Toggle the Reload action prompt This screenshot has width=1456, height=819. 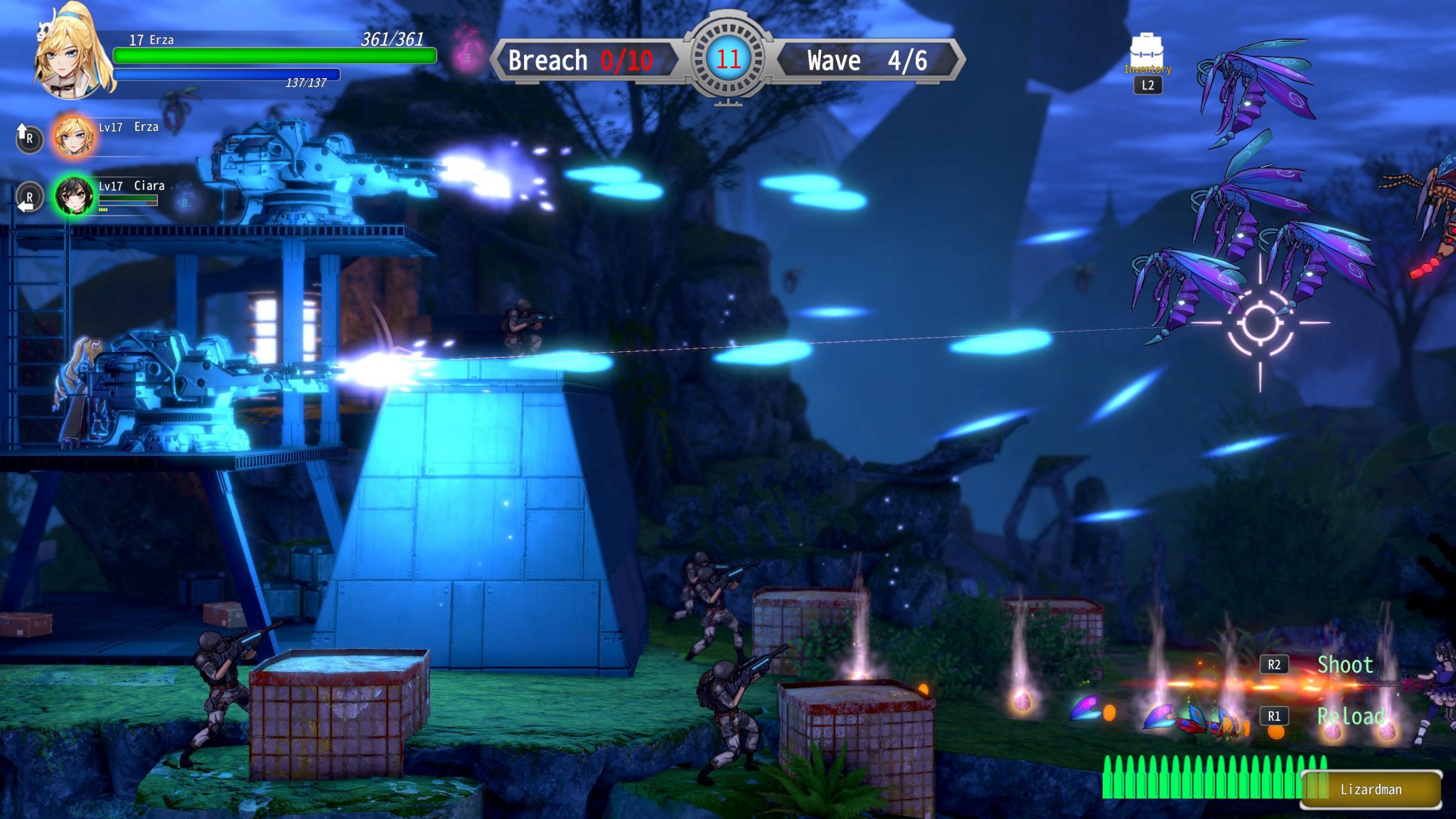(1352, 717)
